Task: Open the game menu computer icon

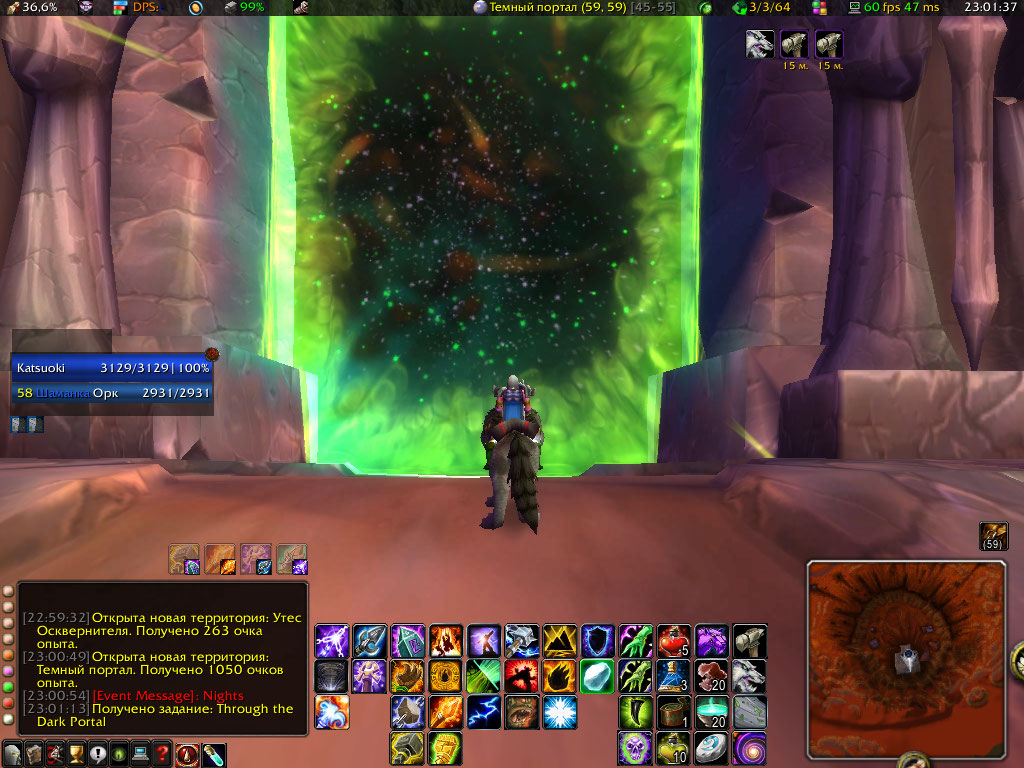Action: 141,754
